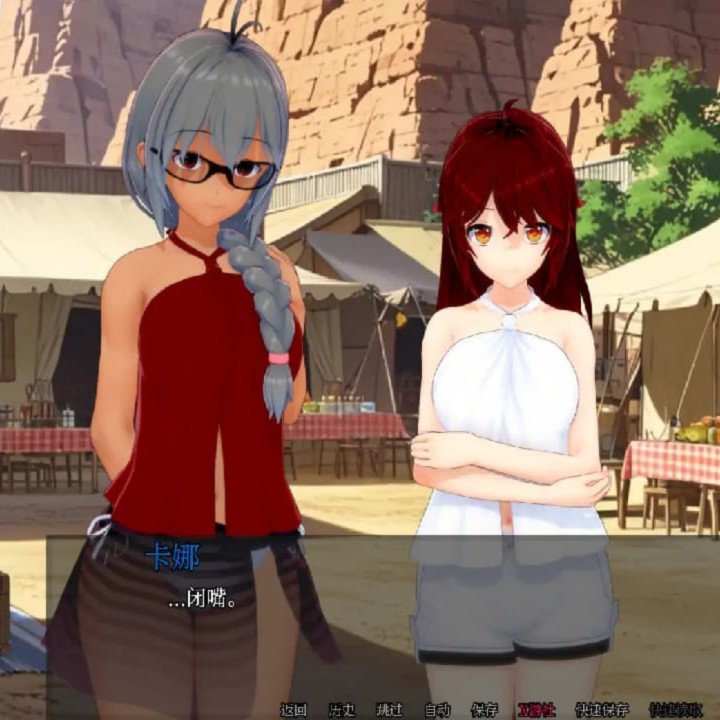Open the 保存 (Save) menu
Viewport: 720px width, 720px height.
point(484,710)
